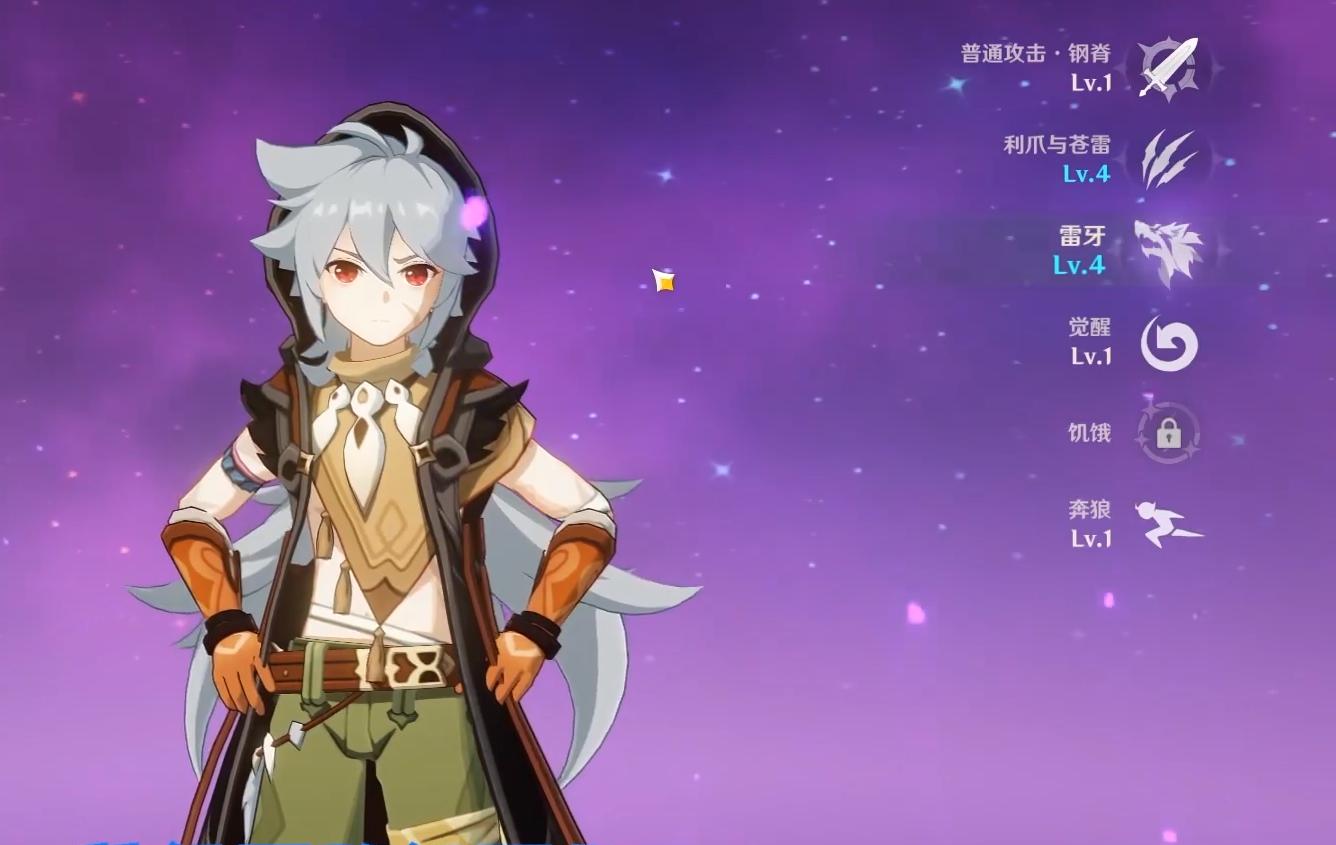
Task: Click Lv.1 under the 觉醒 talent
Action: [1090, 355]
